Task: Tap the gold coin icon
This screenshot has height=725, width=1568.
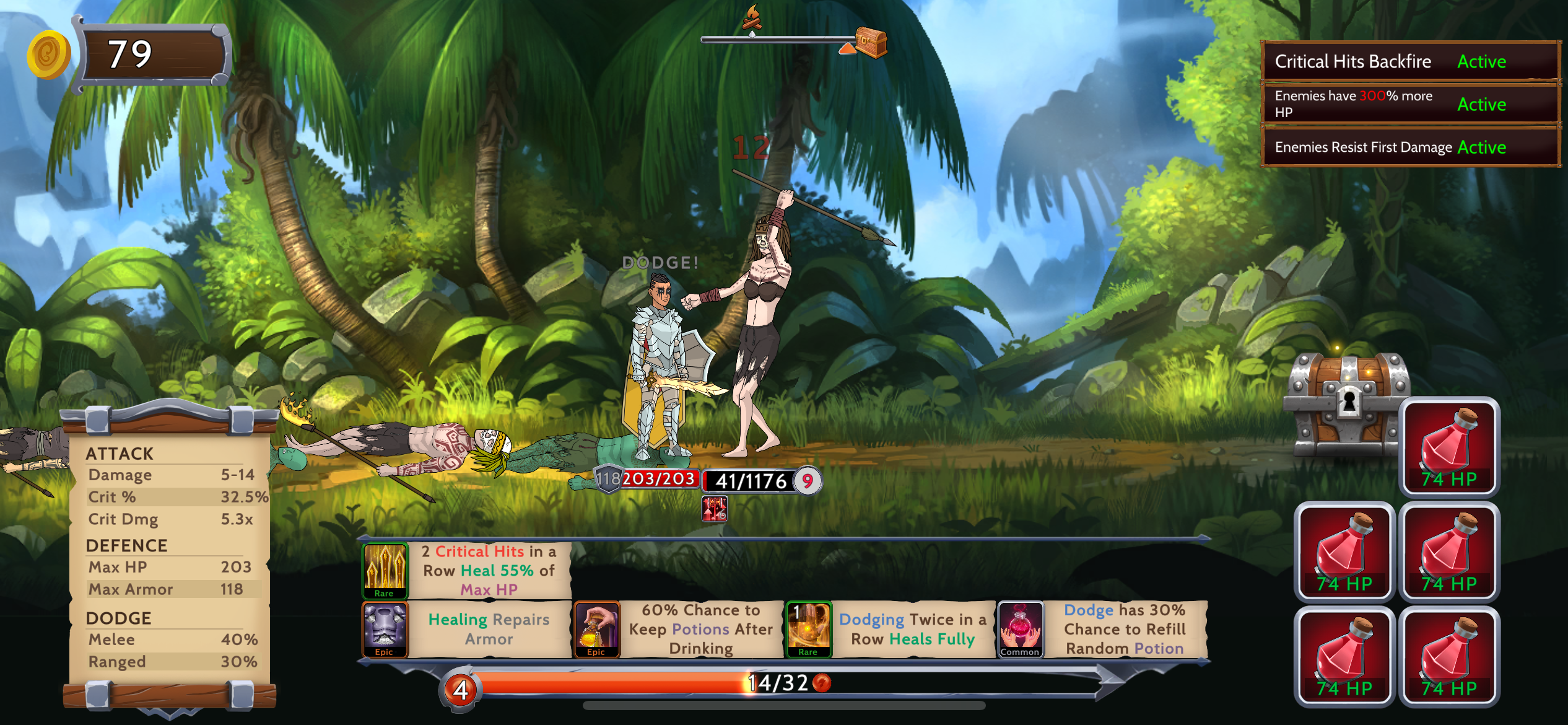Action: pyautogui.click(x=48, y=55)
